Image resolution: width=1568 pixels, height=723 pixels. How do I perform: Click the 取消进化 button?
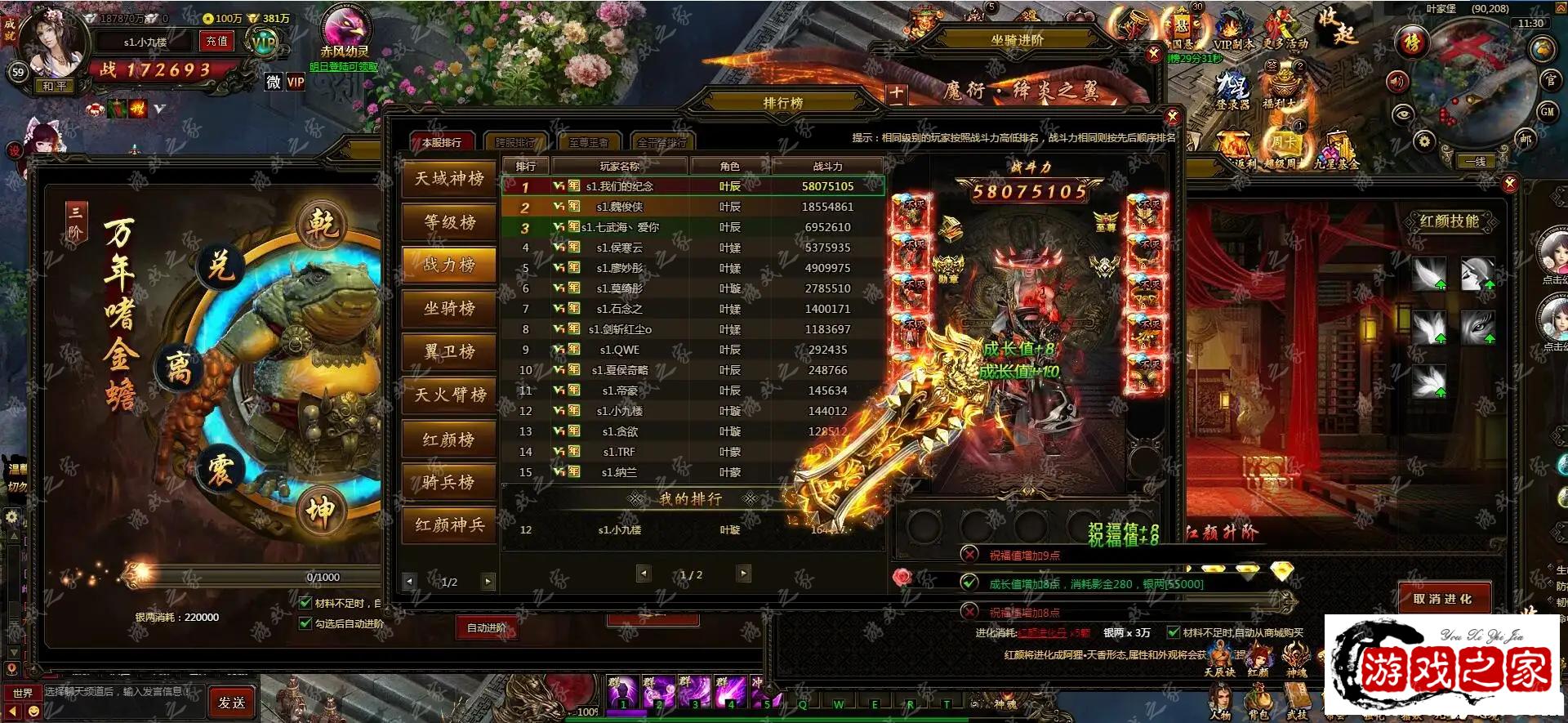[x=1443, y=599]
